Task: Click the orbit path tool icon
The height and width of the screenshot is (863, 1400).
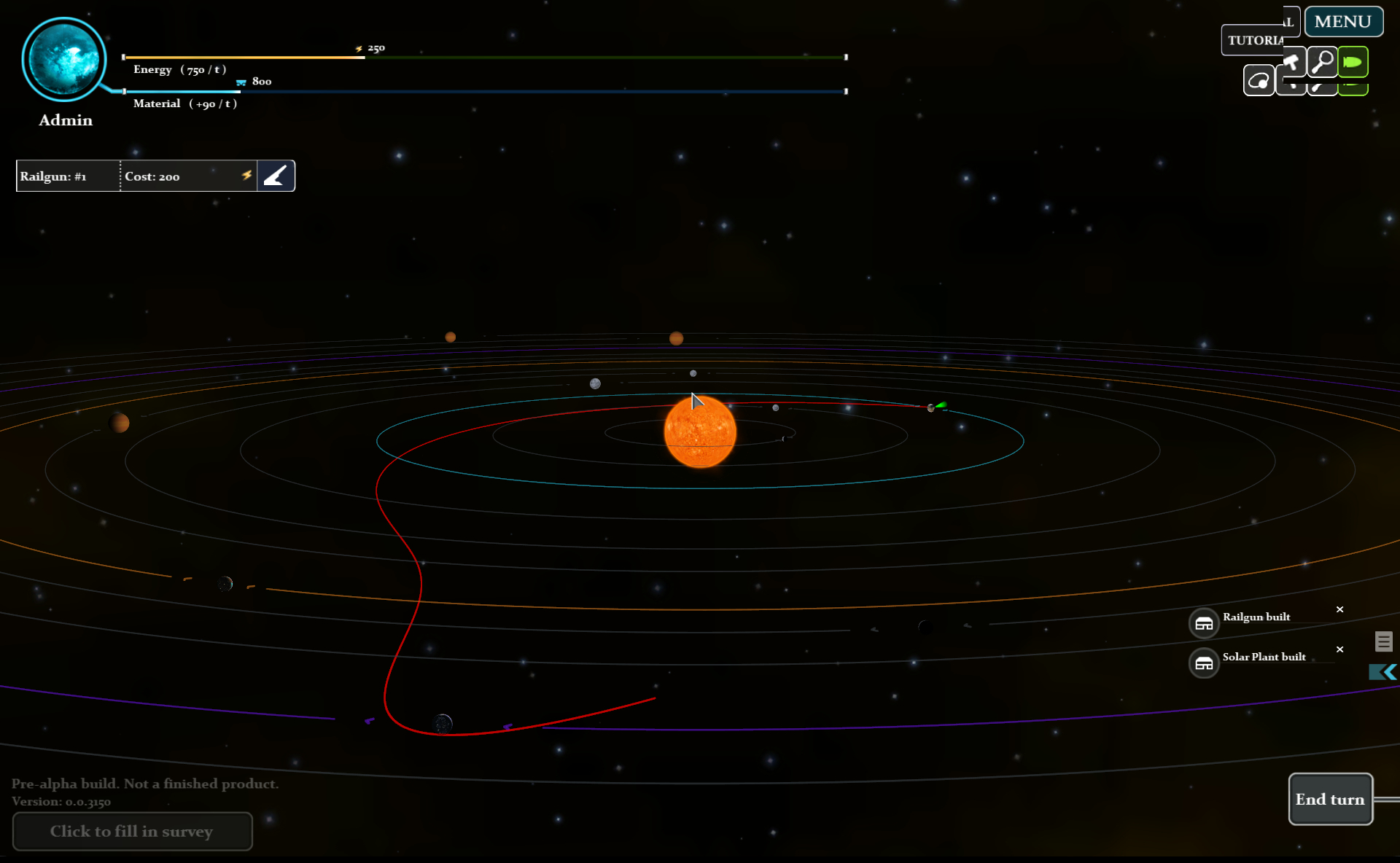Action: (1259, 80)
